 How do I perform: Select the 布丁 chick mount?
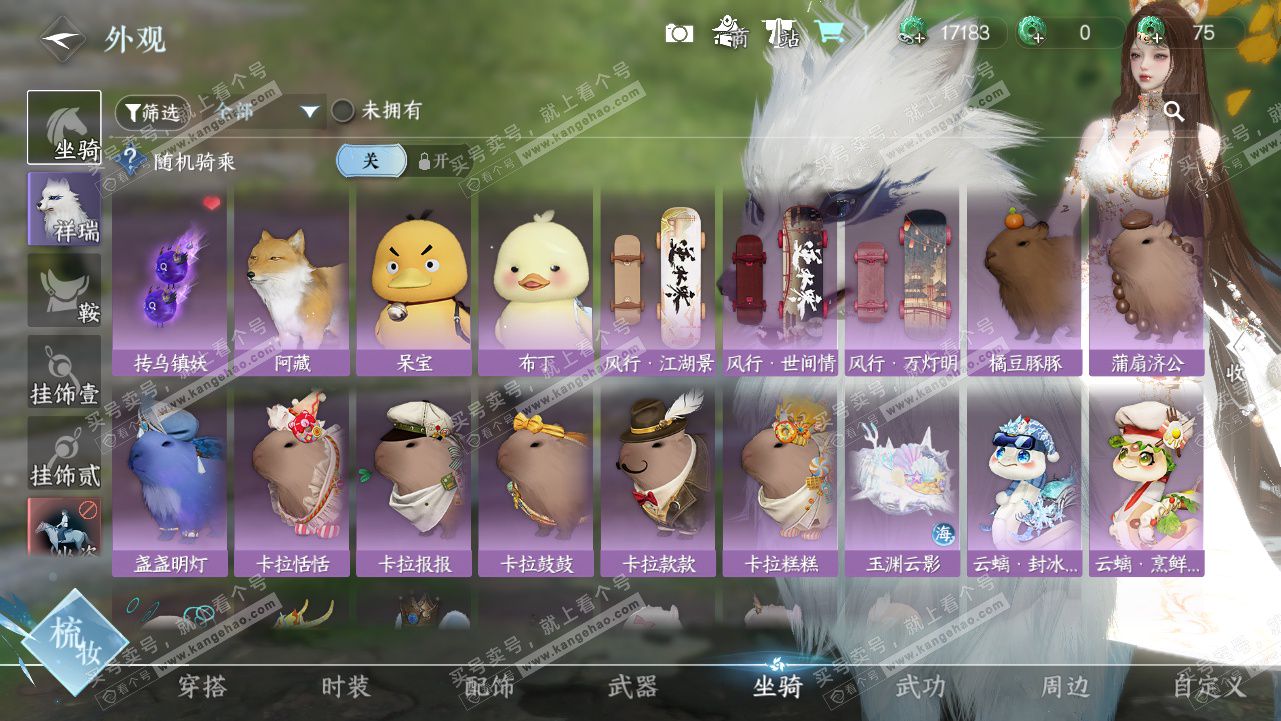coord(536,282)
